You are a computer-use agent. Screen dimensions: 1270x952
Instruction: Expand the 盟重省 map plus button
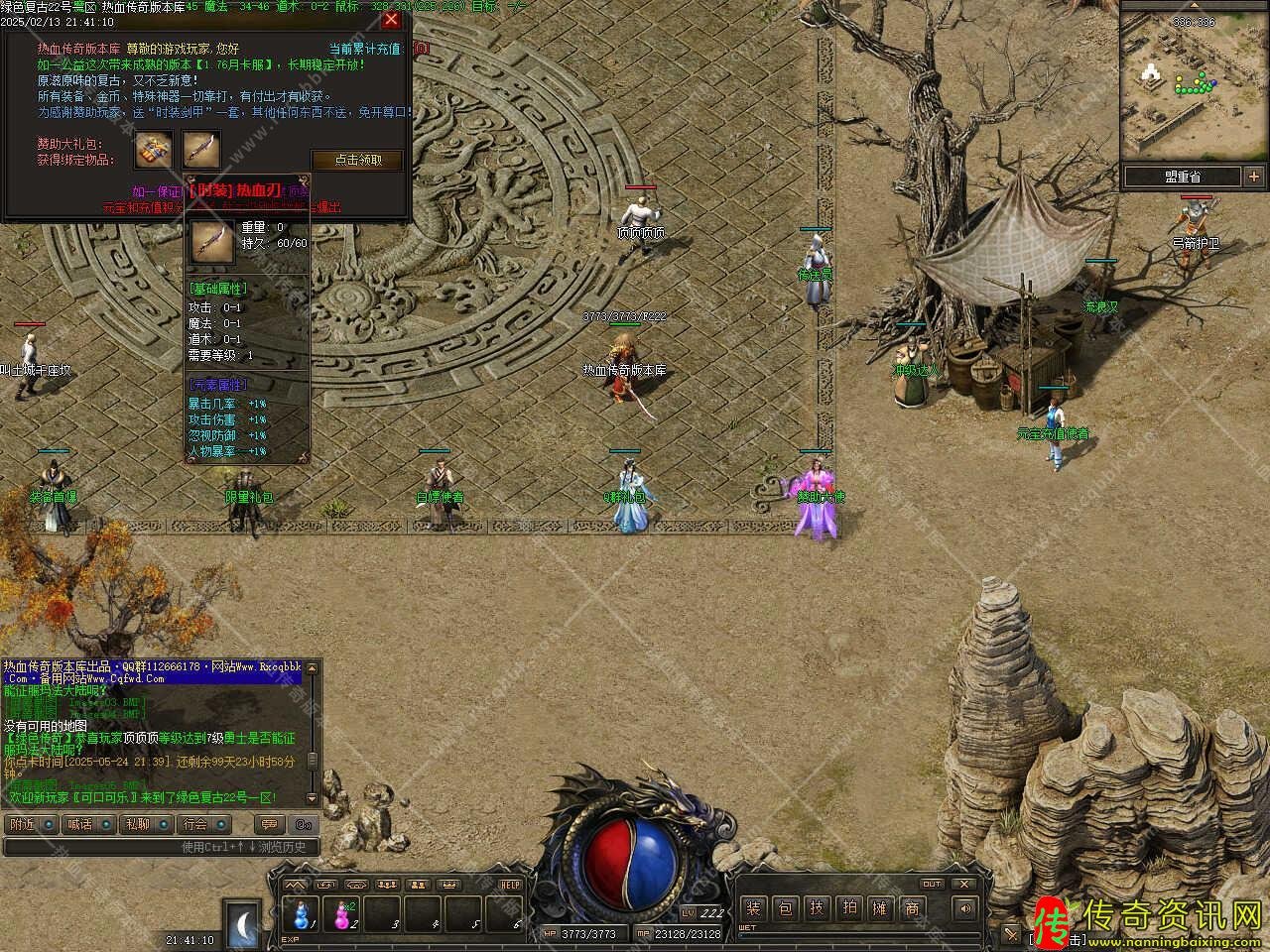click(1252, 177)
